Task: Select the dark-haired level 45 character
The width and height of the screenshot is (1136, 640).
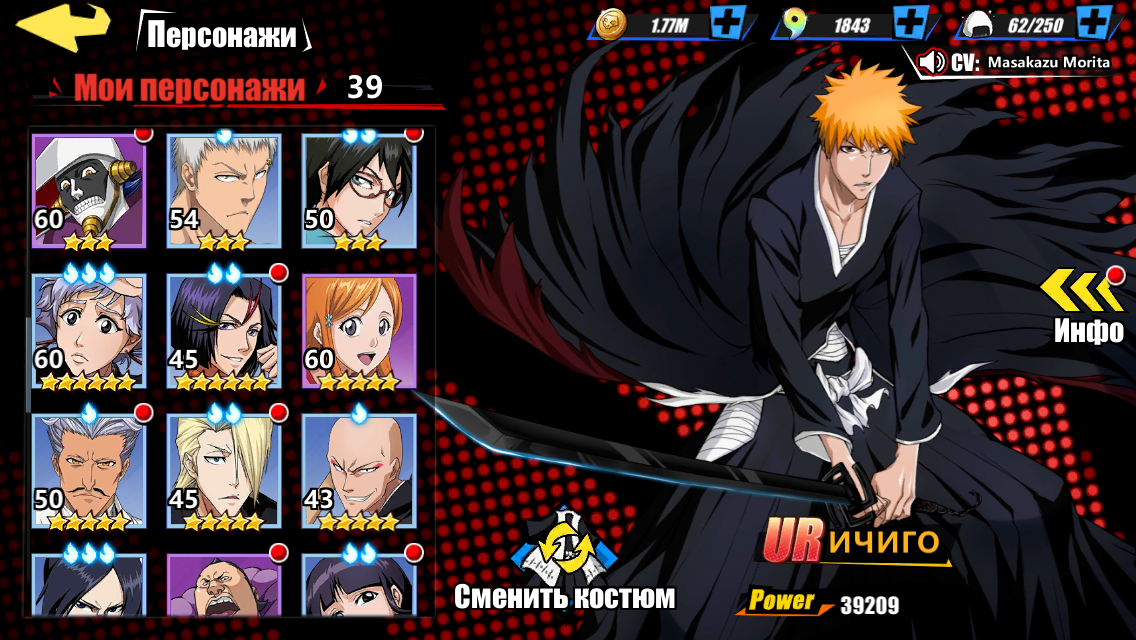Action: pyautogui.click(x=224, y=331)
